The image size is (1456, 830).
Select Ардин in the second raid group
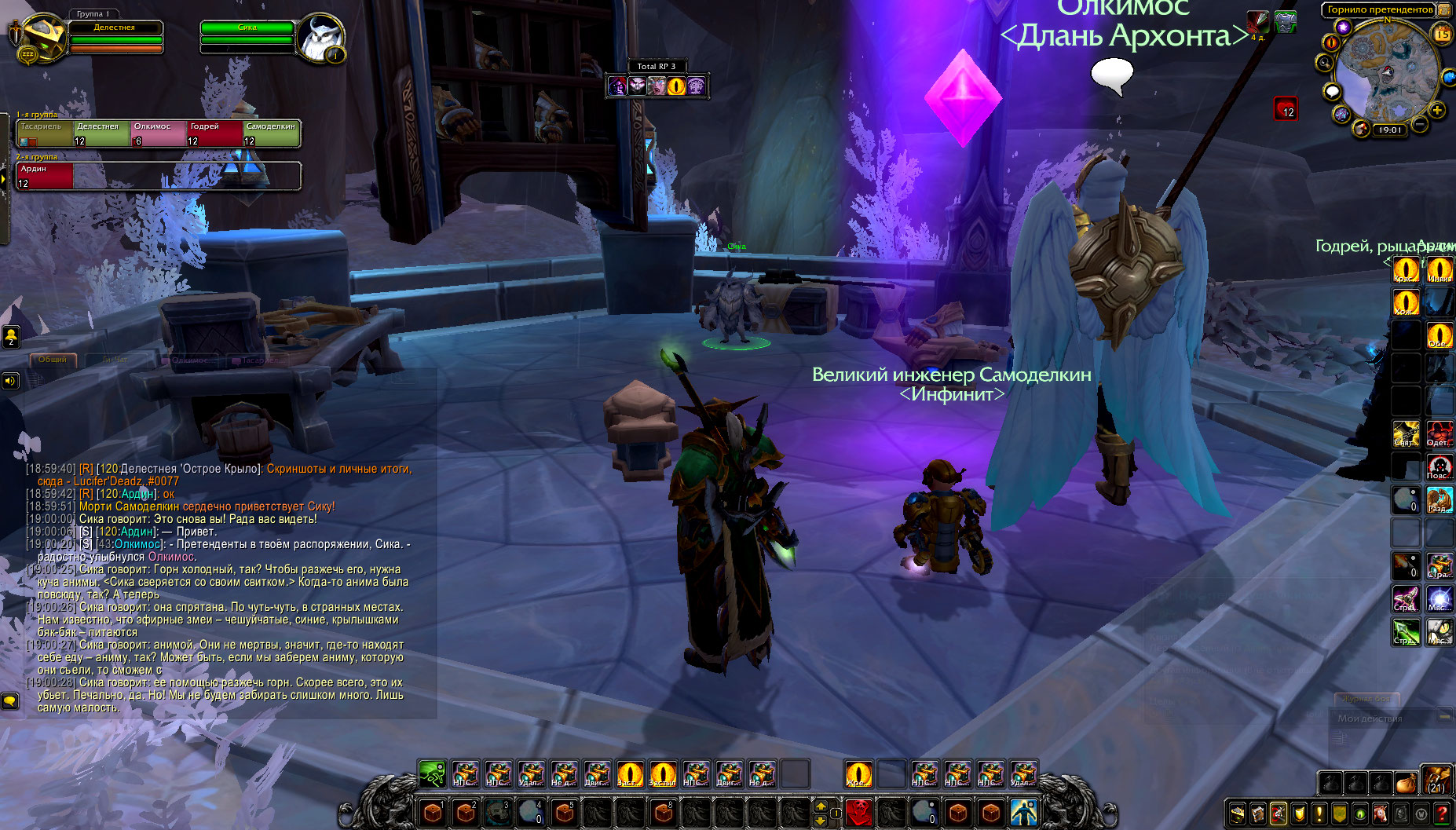tap(45, 176)
